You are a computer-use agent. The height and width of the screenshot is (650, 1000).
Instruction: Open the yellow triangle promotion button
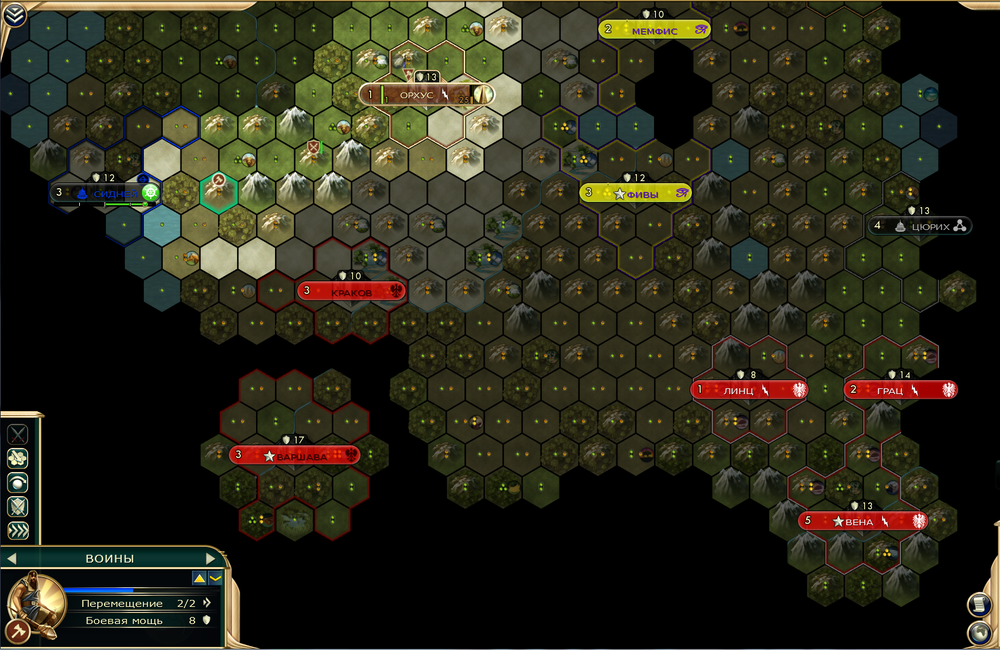click(x=199, y=578)
